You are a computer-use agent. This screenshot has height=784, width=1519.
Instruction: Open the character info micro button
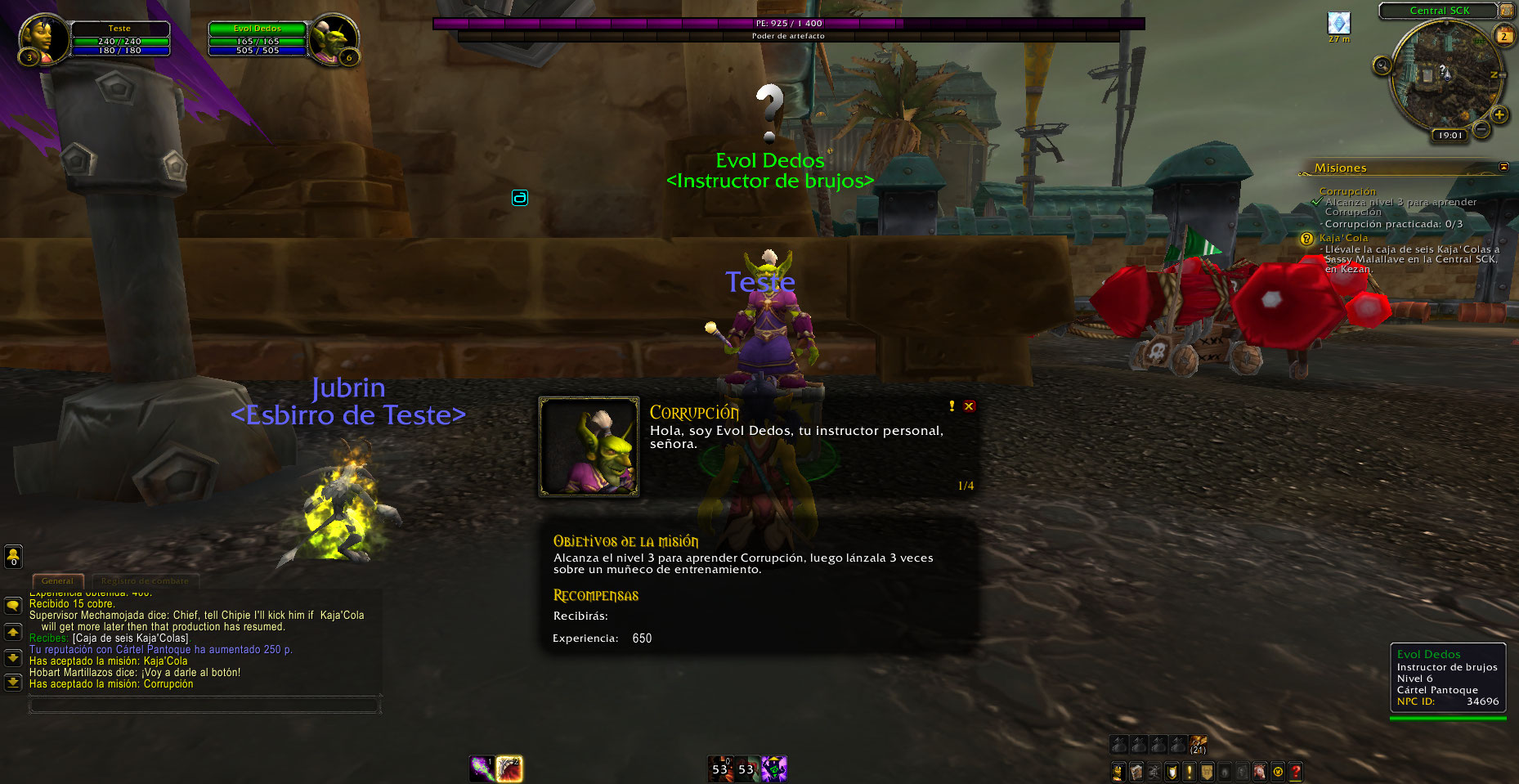(x=1118, y=771)
